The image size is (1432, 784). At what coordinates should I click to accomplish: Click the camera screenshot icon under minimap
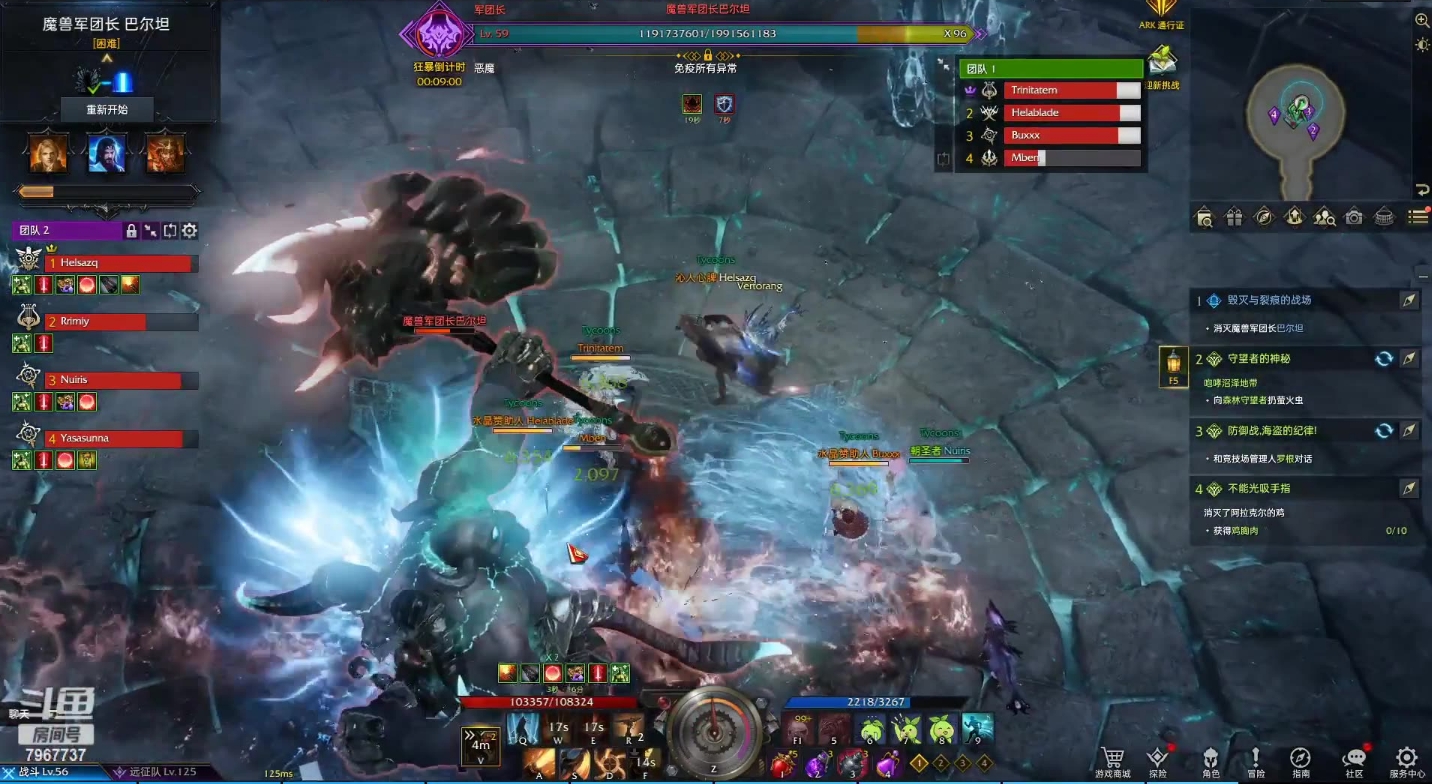[1354, 216]
